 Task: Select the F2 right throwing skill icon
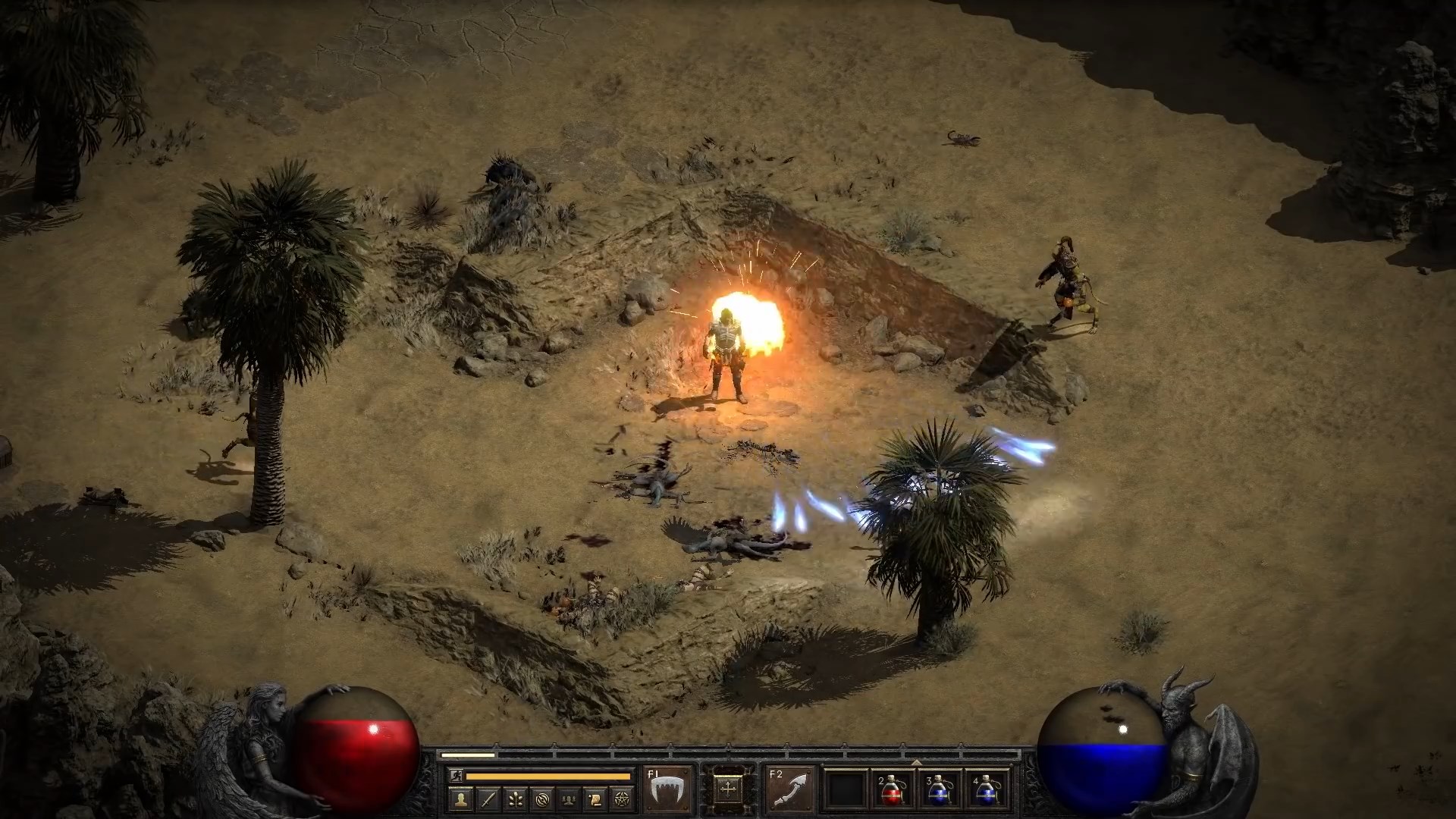coord(789,789)
